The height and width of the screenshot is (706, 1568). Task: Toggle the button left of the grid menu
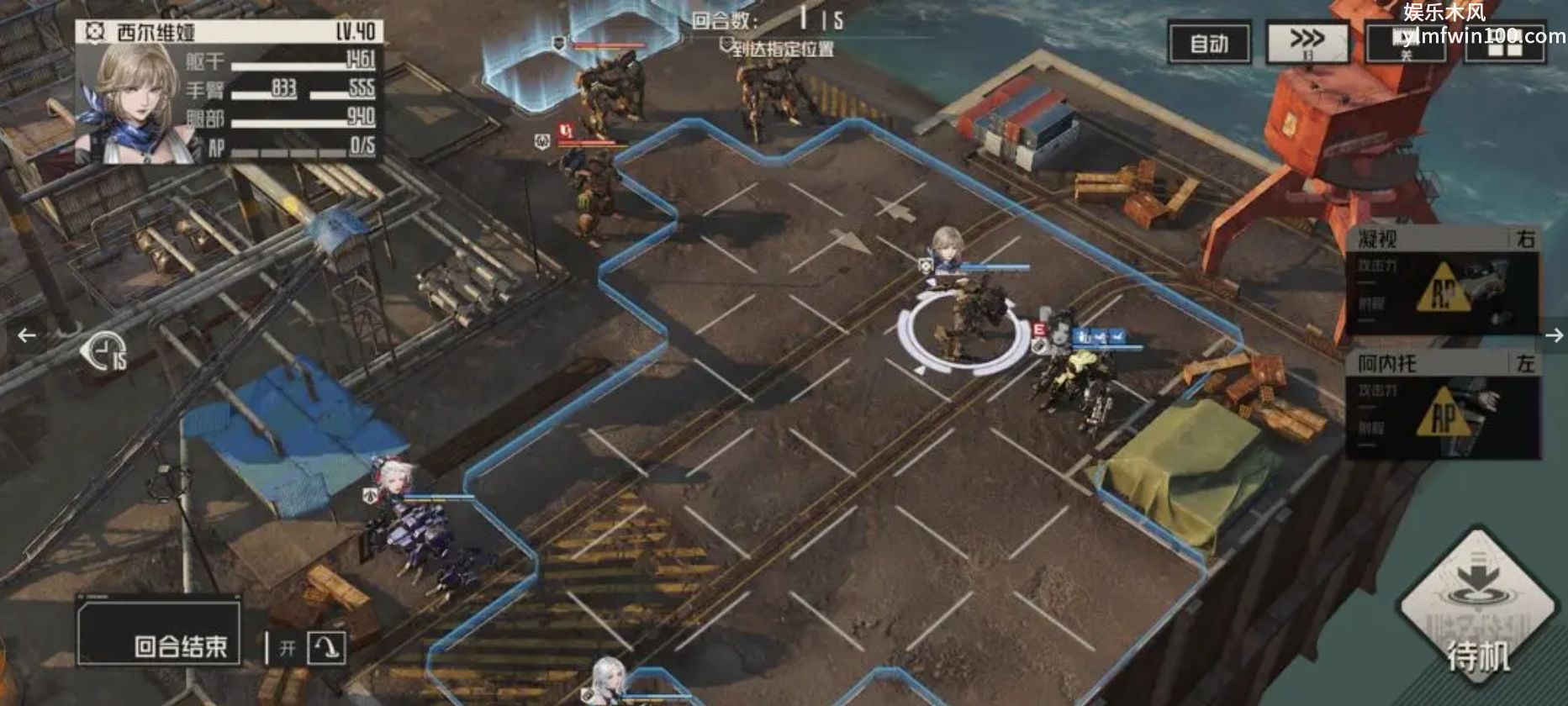pyautogui.click(x=1406, y=43)
